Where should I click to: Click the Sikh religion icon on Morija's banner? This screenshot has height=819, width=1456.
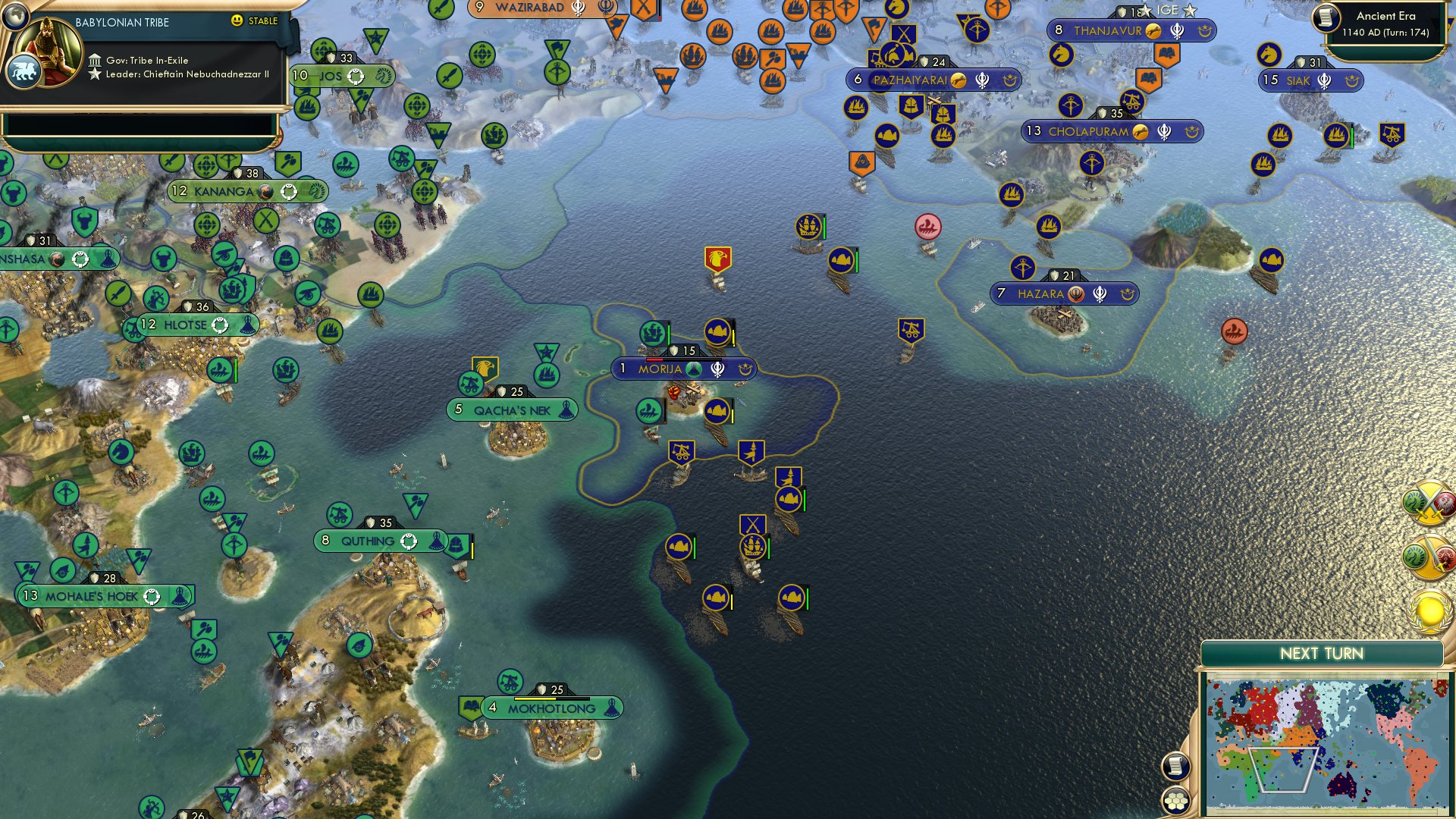(717, 369)
